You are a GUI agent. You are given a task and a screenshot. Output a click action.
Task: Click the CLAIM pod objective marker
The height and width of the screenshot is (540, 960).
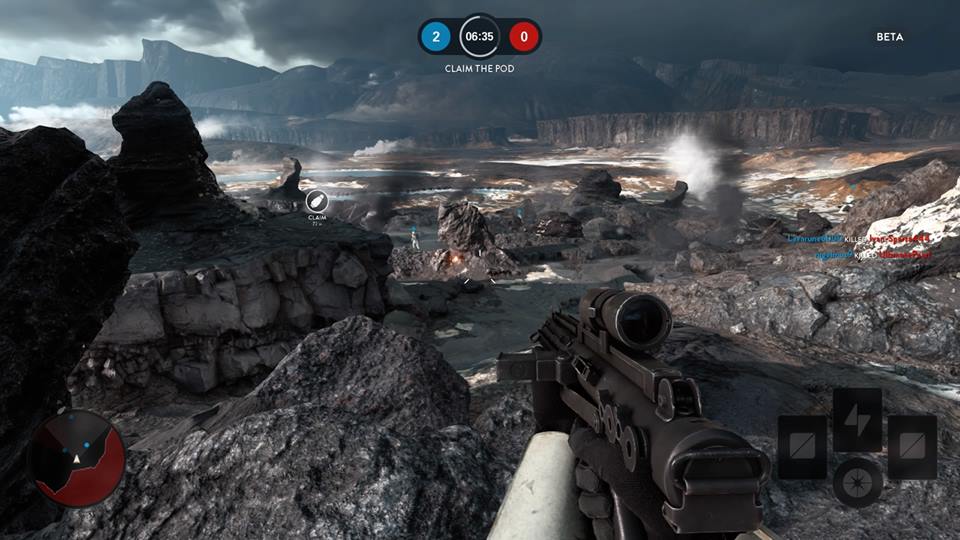coord(317,200)
